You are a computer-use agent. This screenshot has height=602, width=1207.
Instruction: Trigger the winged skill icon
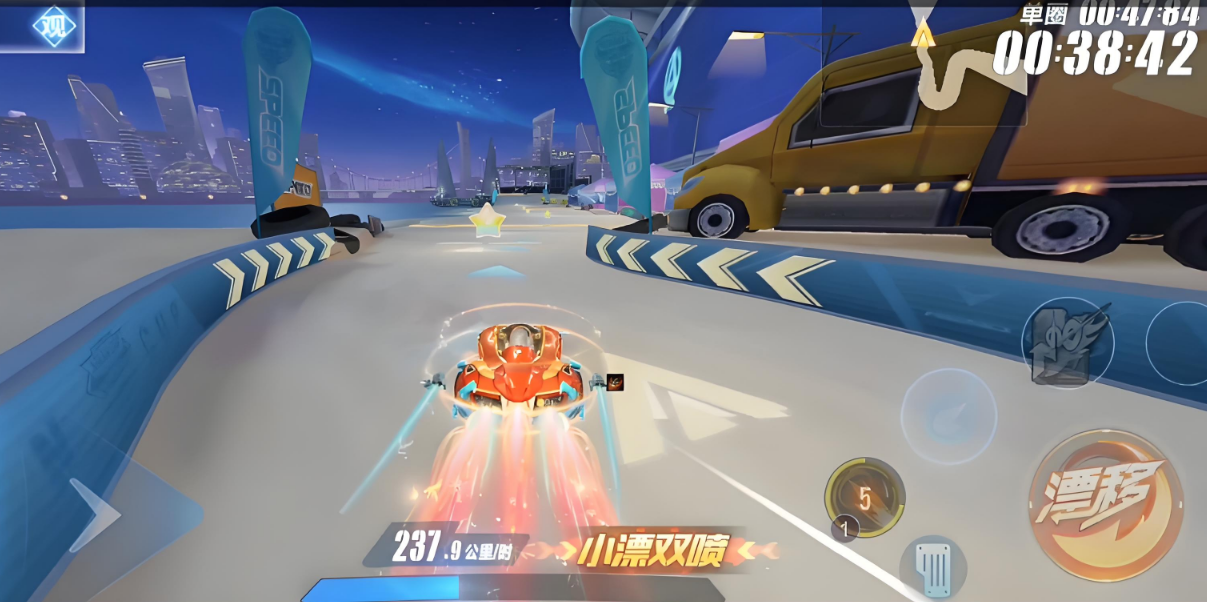[x=1067, y=342]
